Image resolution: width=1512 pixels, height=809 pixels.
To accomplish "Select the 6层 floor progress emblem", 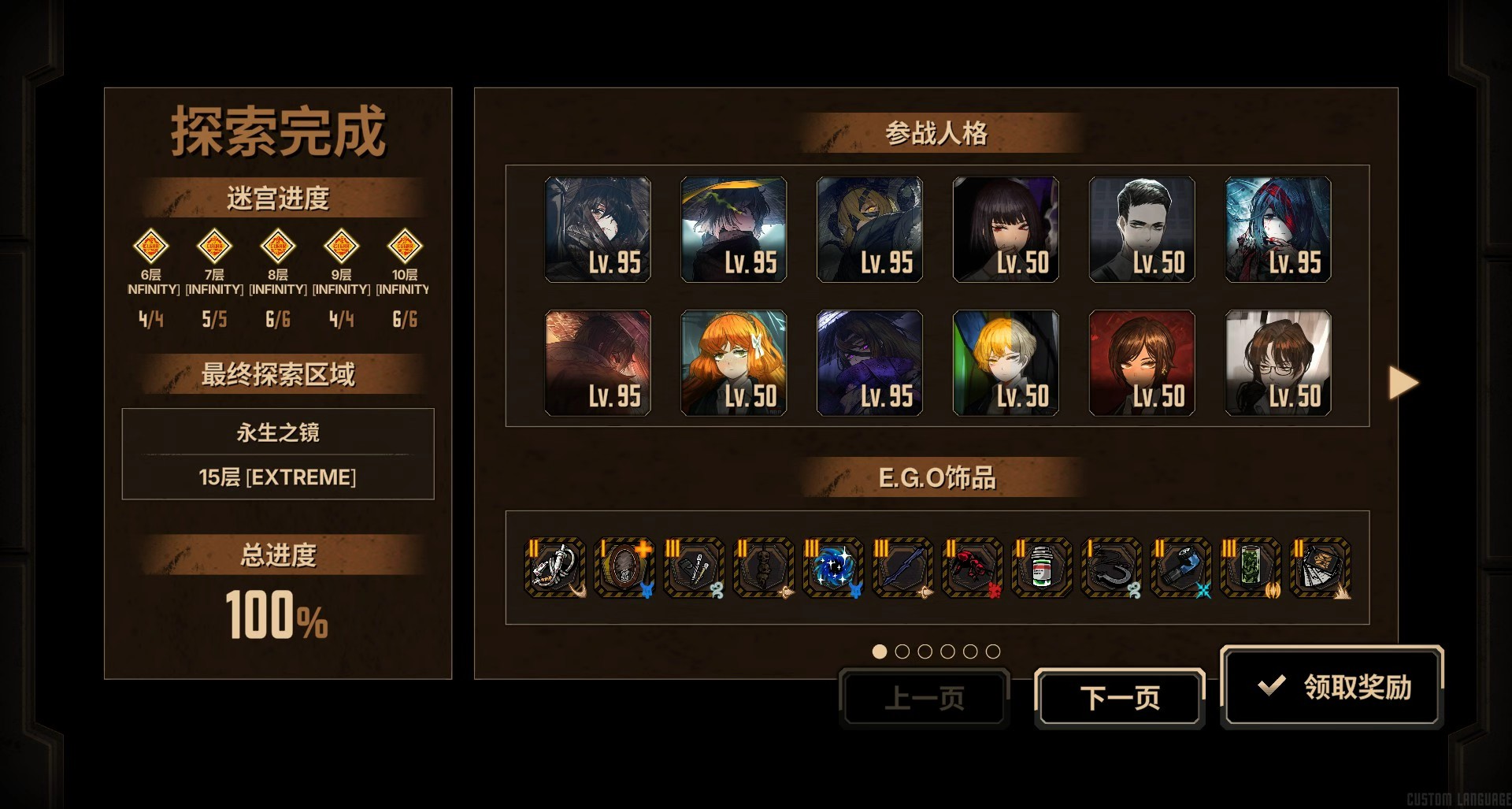I will pyautogui.click(x=150, y=247).
